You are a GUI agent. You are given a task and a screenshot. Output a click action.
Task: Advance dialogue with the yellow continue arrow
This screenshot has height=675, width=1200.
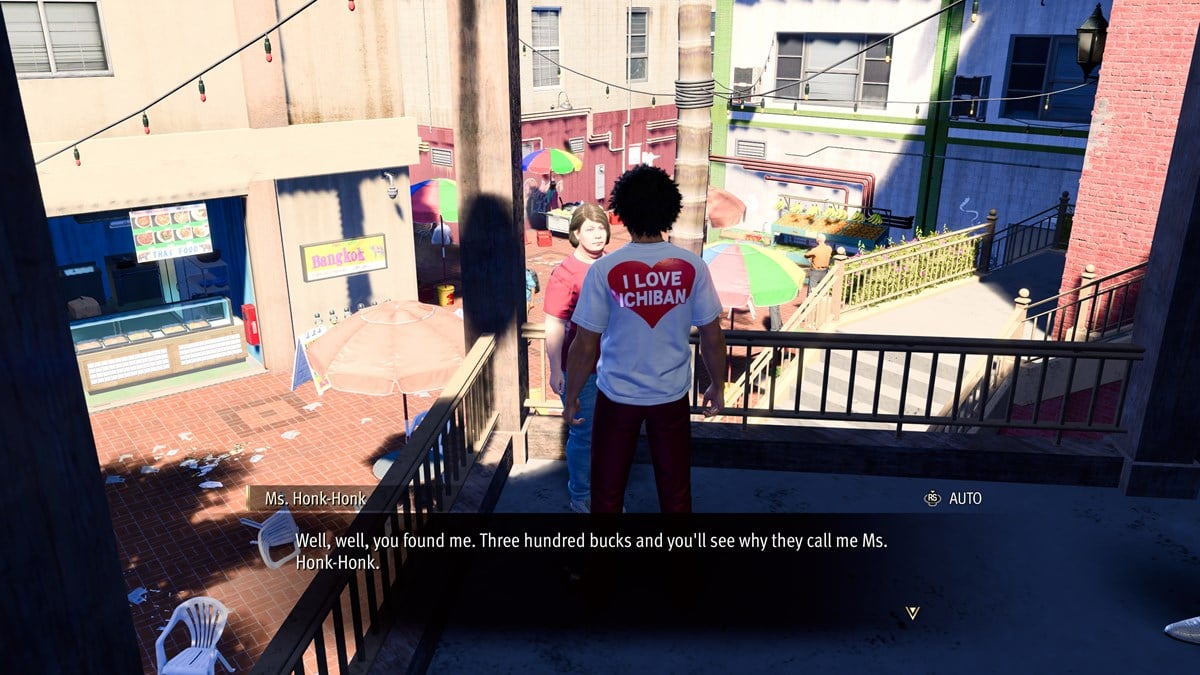[911, 612]
